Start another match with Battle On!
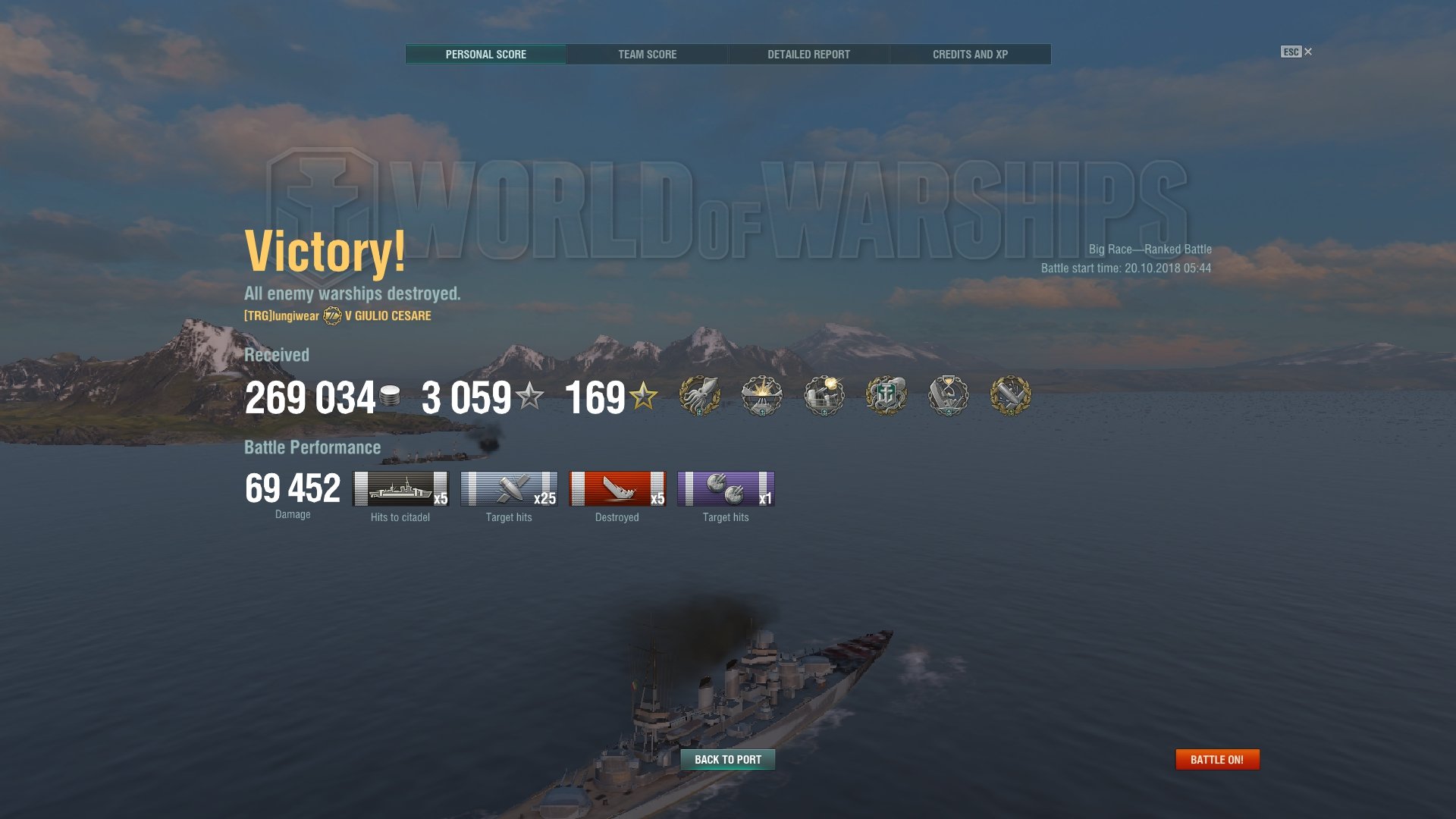The height and width of the screenshot is (819, 1456). pos(1216,759)
